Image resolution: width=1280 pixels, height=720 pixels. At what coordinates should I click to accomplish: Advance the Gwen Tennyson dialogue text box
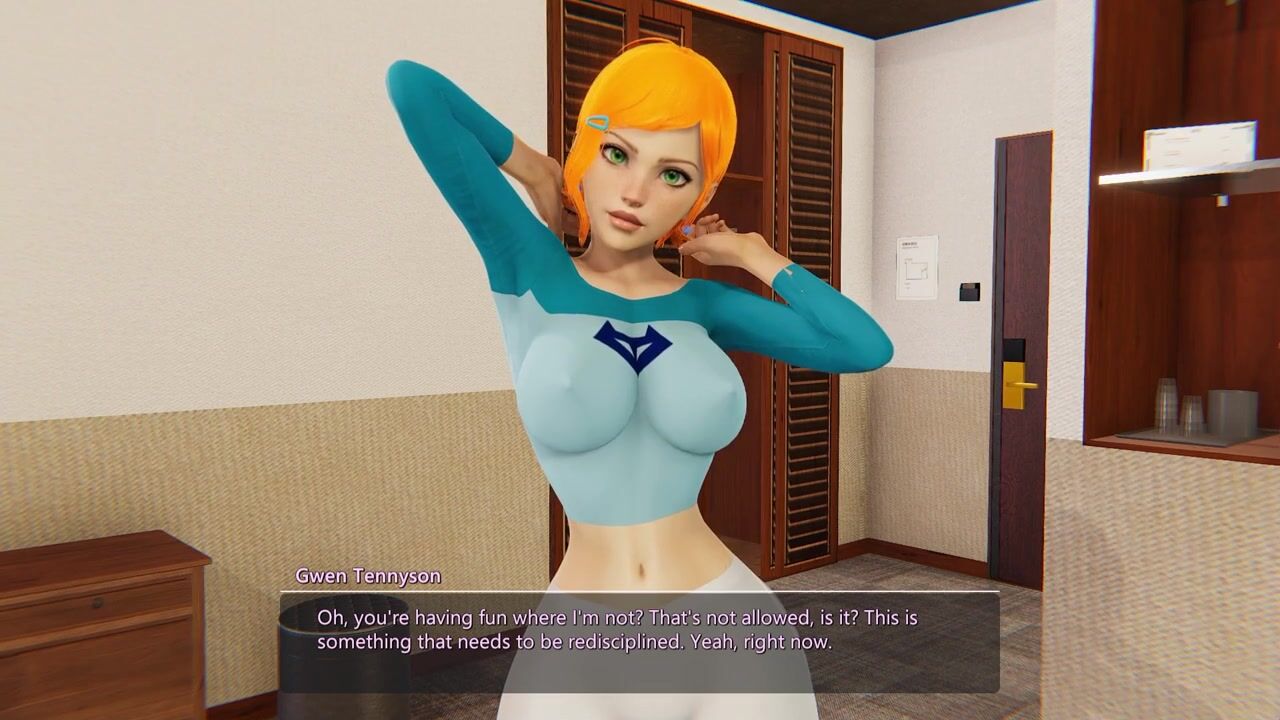639,641
